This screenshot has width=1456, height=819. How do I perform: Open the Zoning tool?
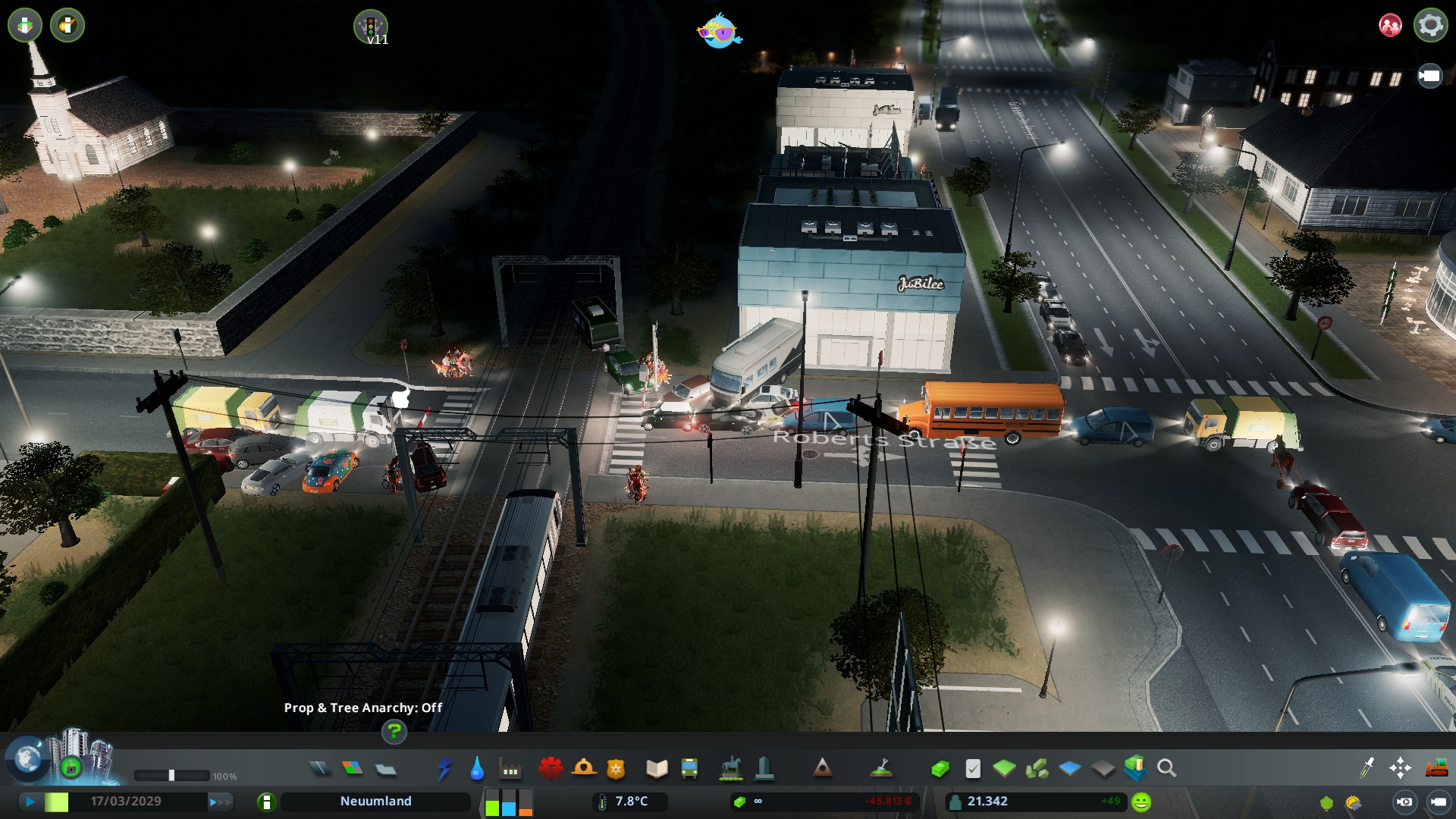click(353, 769)
